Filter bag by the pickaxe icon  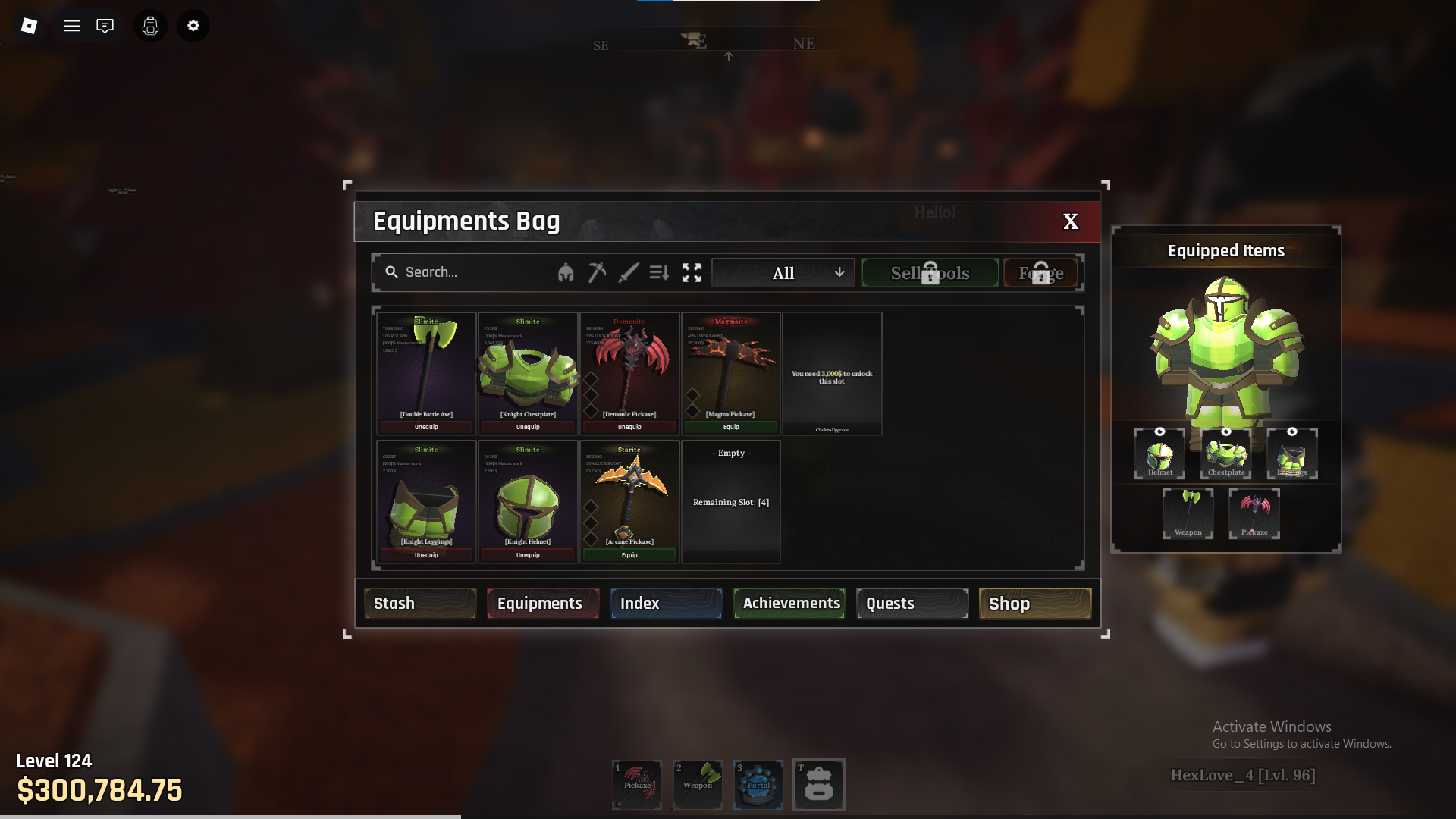[x=597, y=272]
